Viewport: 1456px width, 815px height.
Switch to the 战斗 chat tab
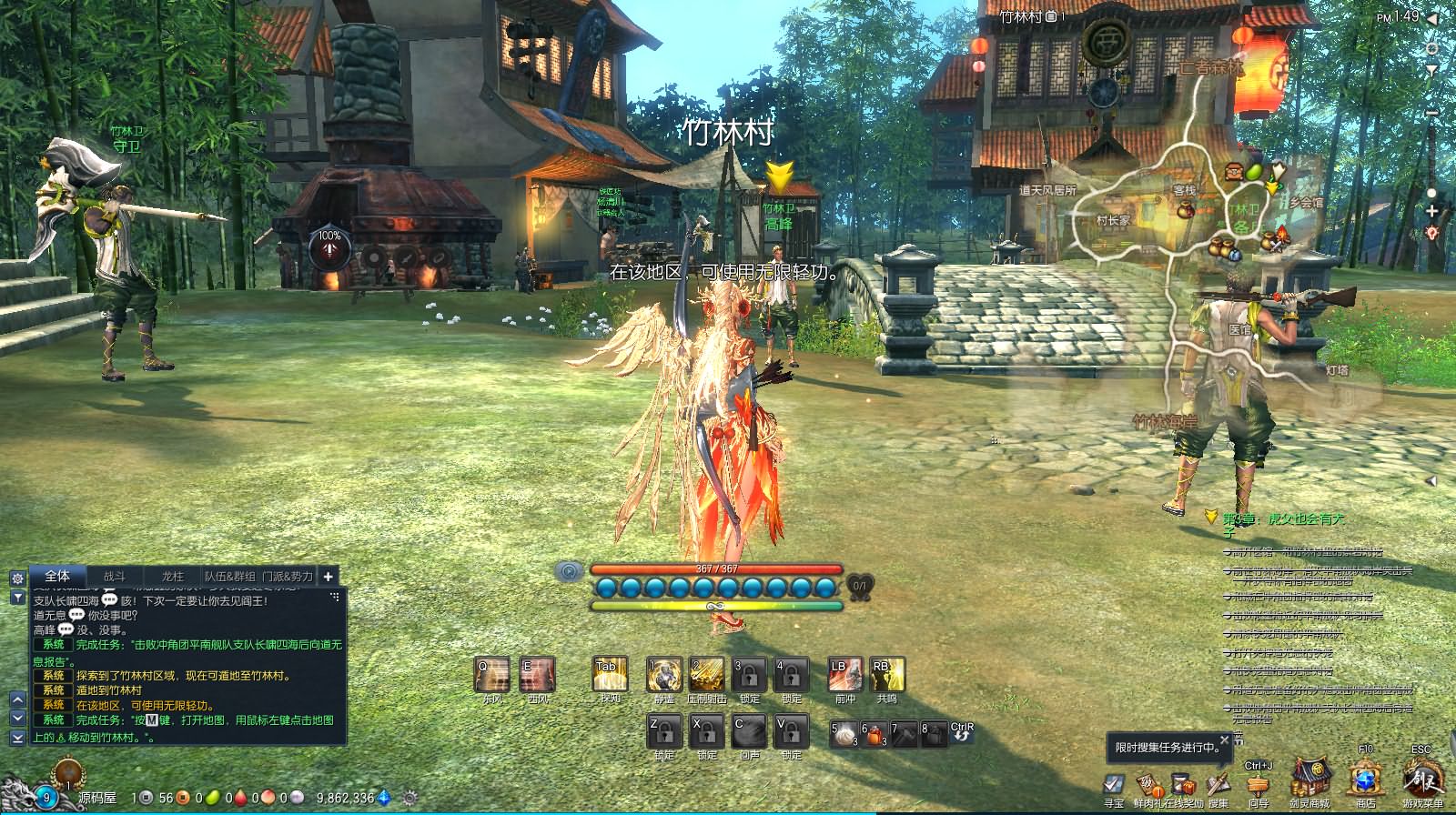coord(115,576)
